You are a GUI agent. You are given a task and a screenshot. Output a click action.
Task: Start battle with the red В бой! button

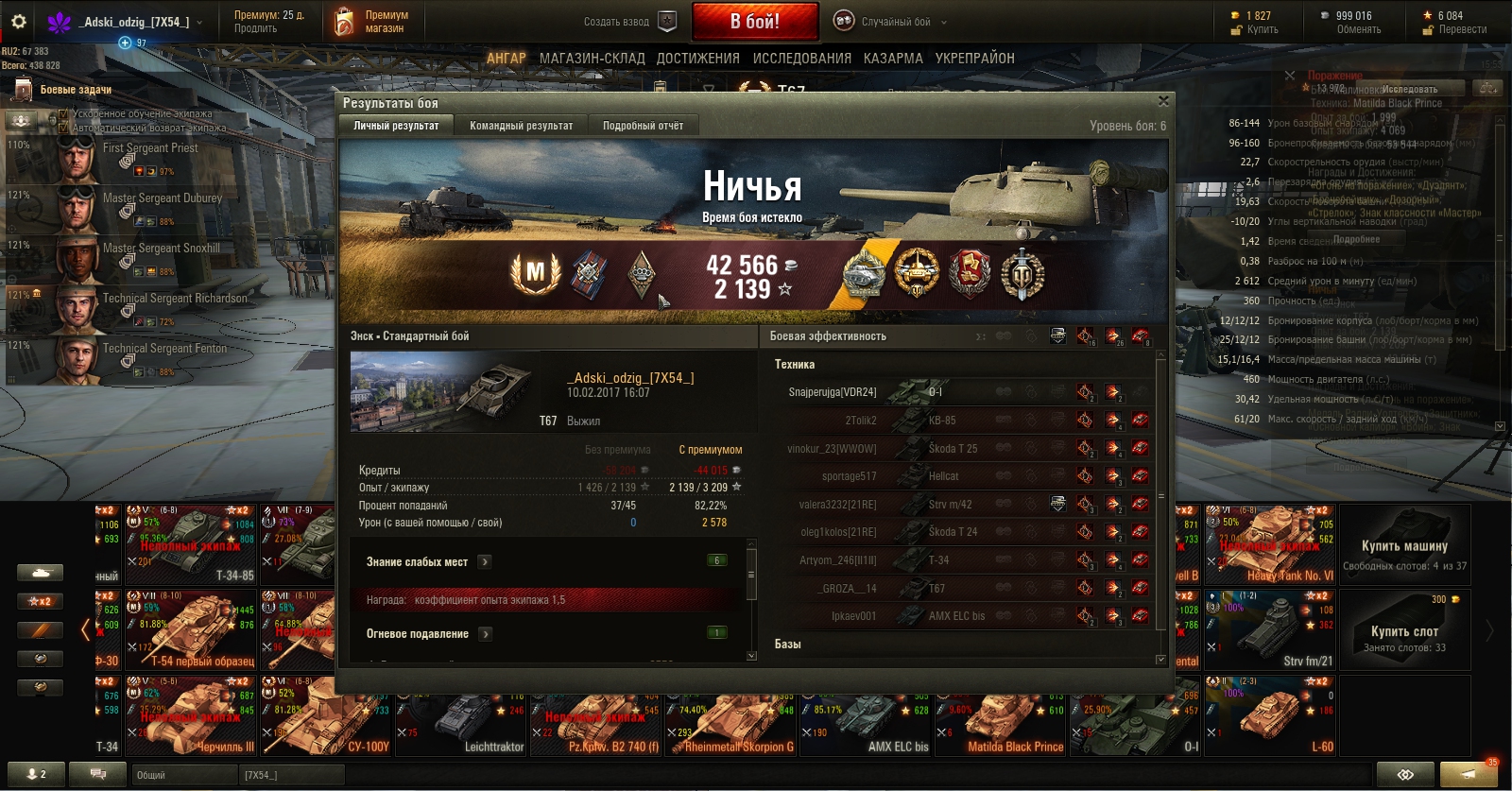pyautogui.click(x=754, y=22)
